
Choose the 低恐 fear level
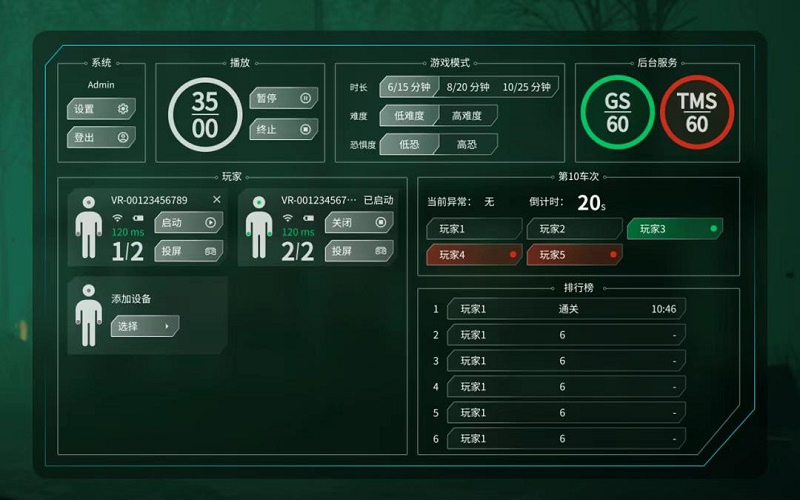click(x=408, y=144)
